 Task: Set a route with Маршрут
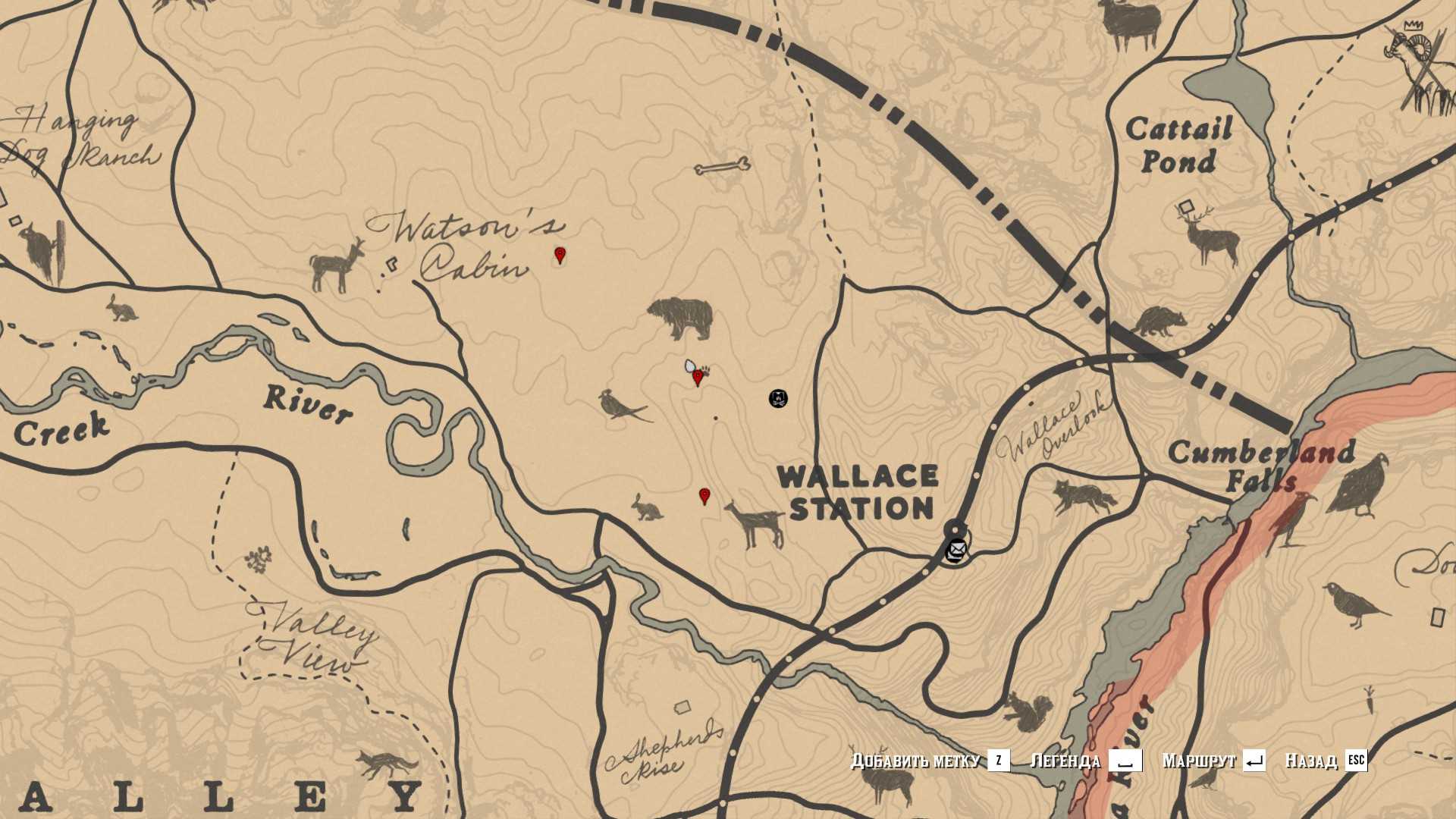click(x=1213, y=760)
